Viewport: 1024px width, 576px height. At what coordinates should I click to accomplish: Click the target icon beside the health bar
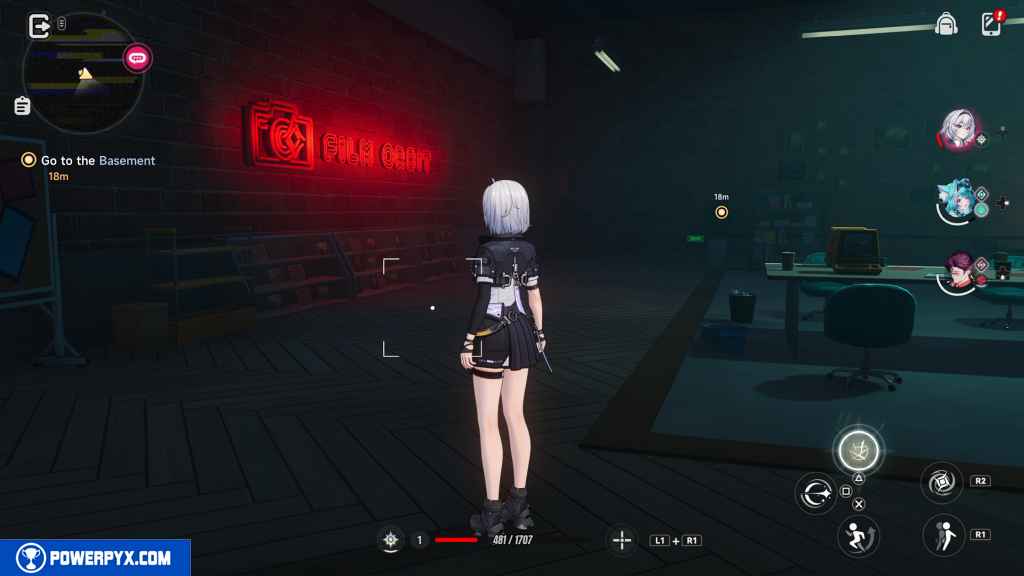[x=390, y=540]
